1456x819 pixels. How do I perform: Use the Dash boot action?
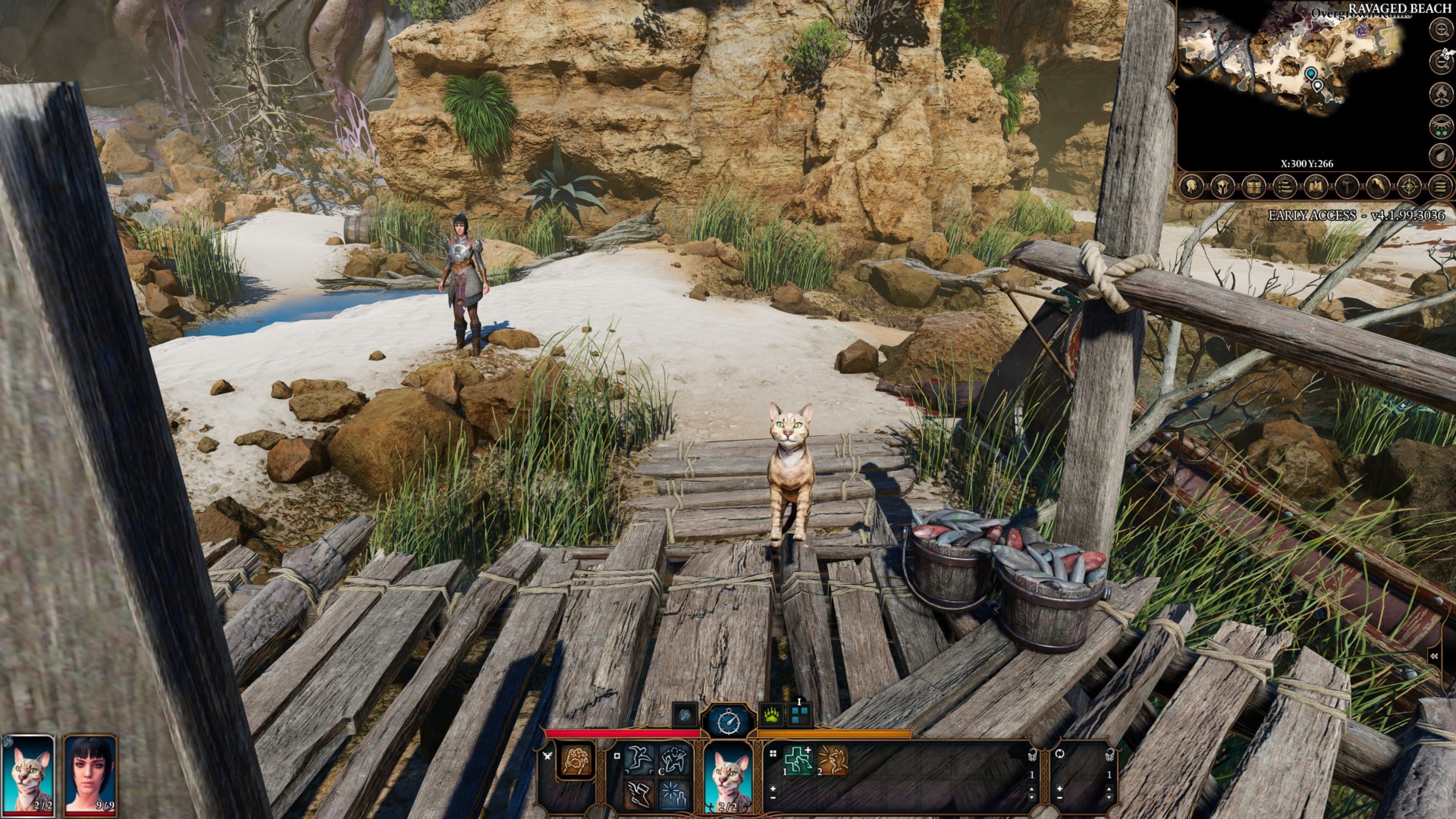[x=639, y=793]
